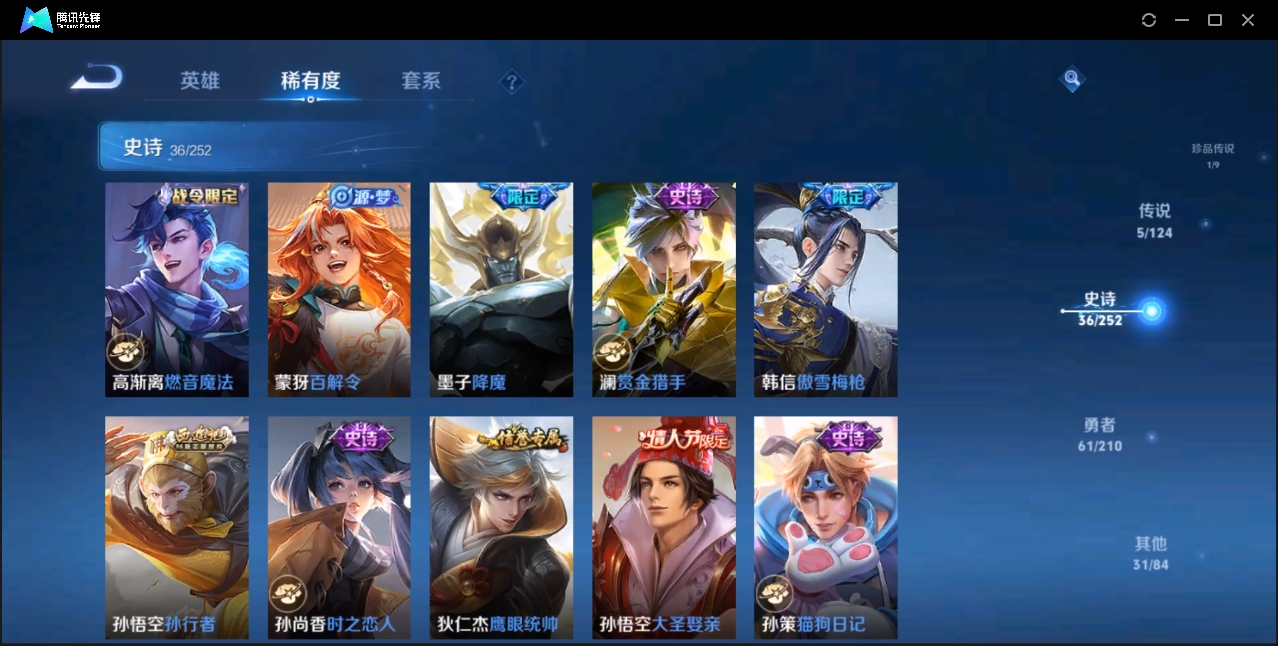View 狄仁杰 鹰眼统帅 skin card
1278x646 pixels.
[x=501, y=527]
